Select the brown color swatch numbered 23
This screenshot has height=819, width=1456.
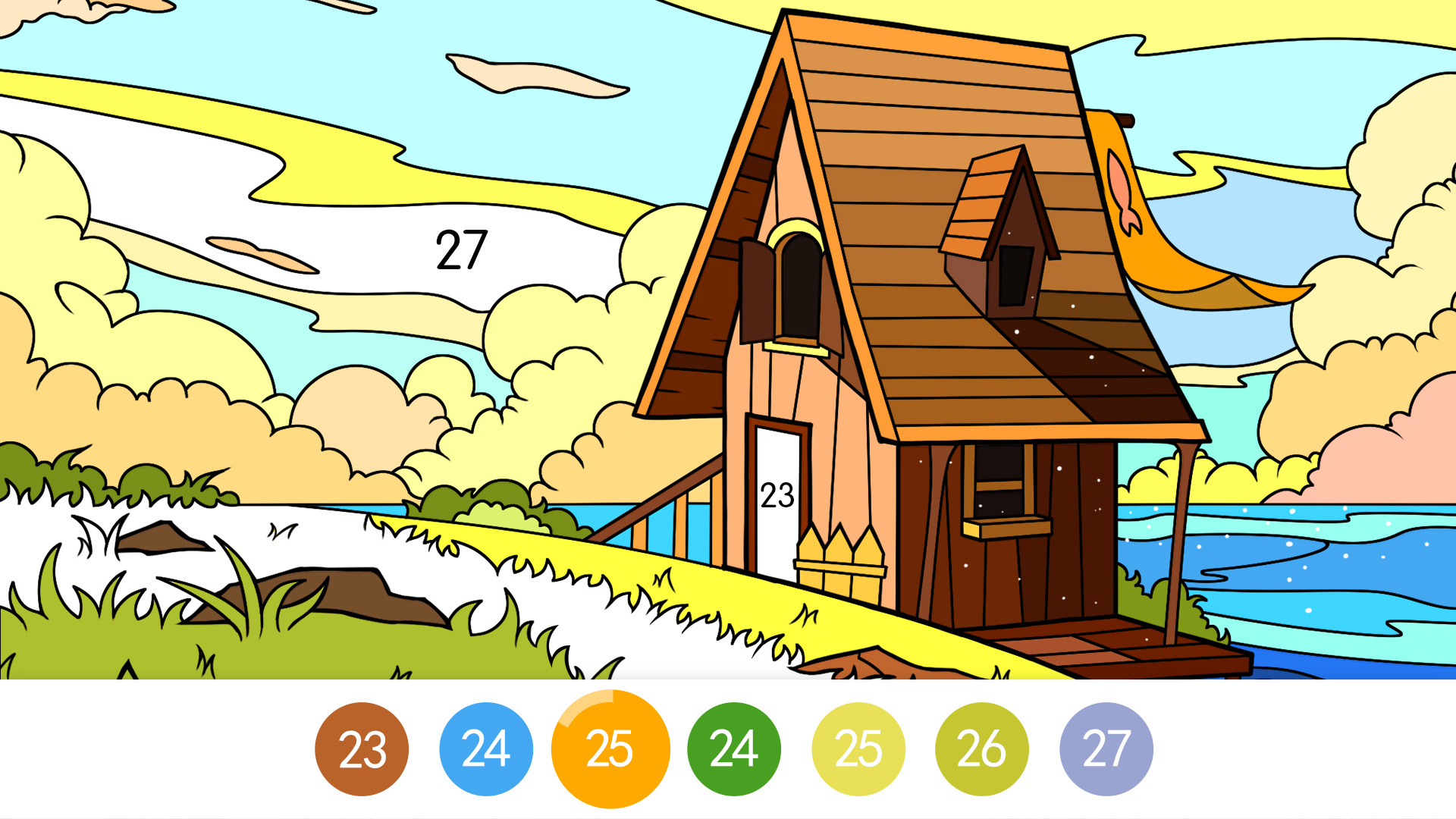(x=361, y=748)
